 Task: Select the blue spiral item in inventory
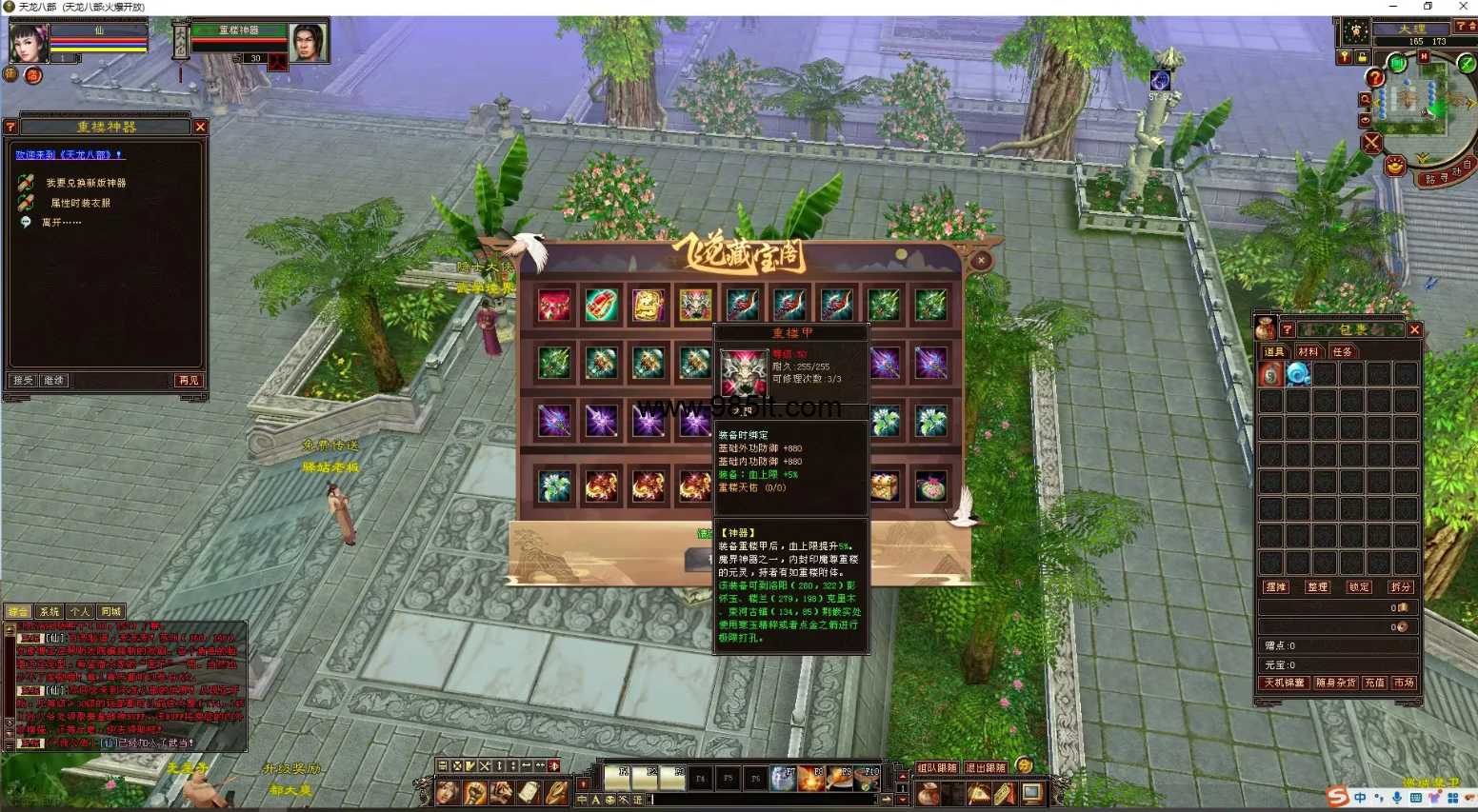tap(1298, 374)
